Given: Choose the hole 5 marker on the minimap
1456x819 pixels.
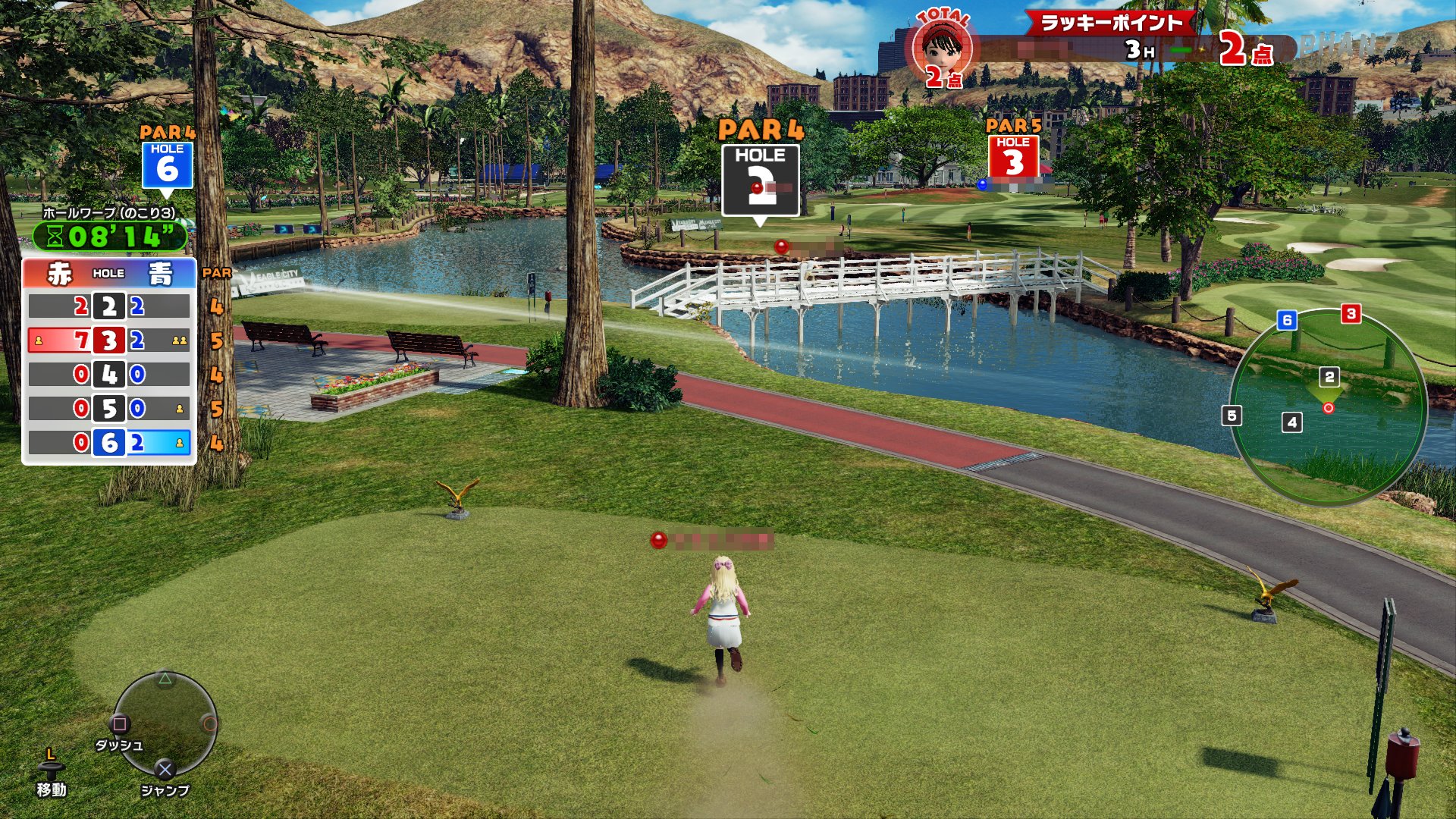Looking at the screenshot, I should coord(1232,416).
